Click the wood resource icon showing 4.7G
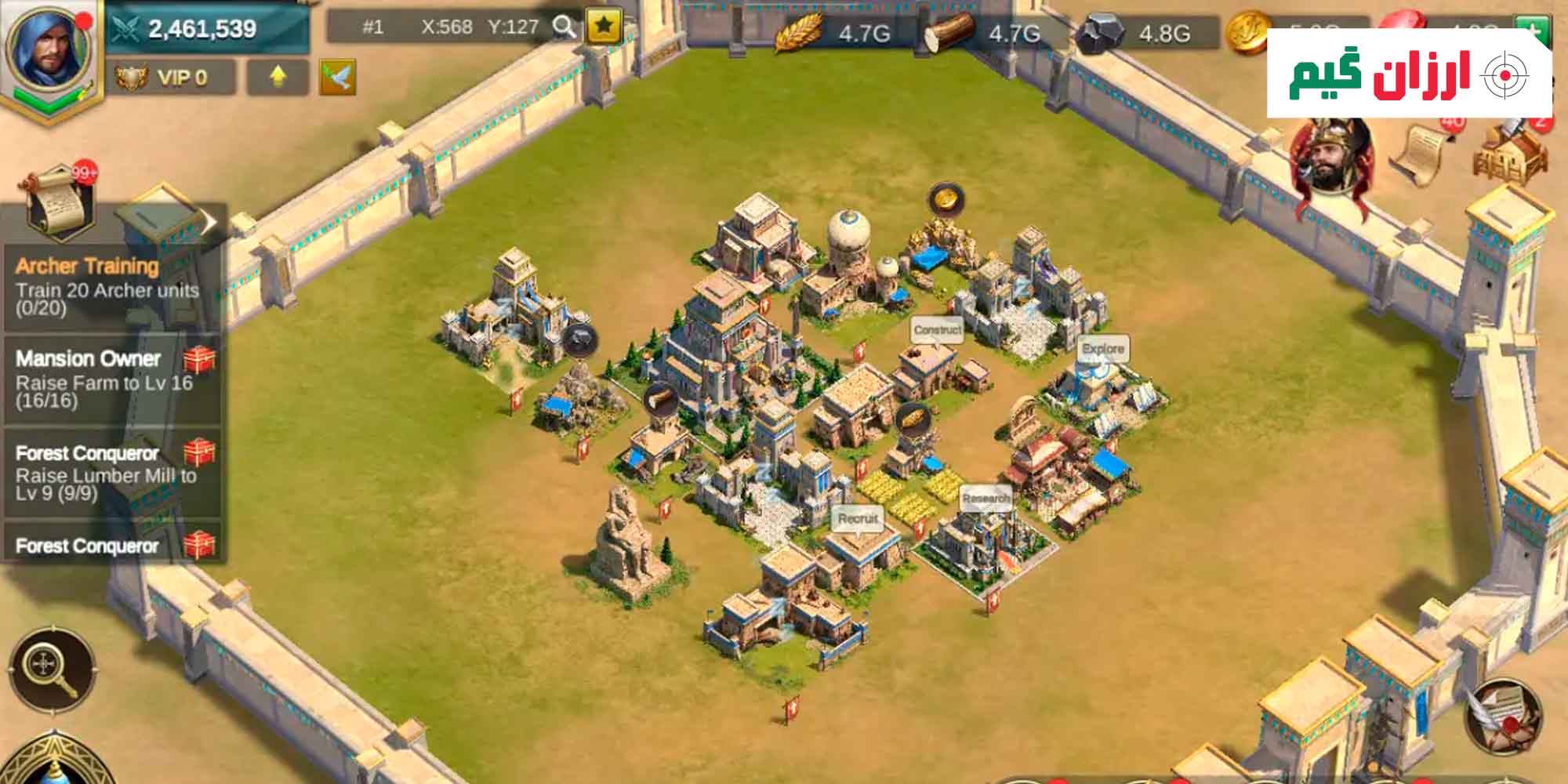Screen dimensions: 1568x784 tap(950, 33)
